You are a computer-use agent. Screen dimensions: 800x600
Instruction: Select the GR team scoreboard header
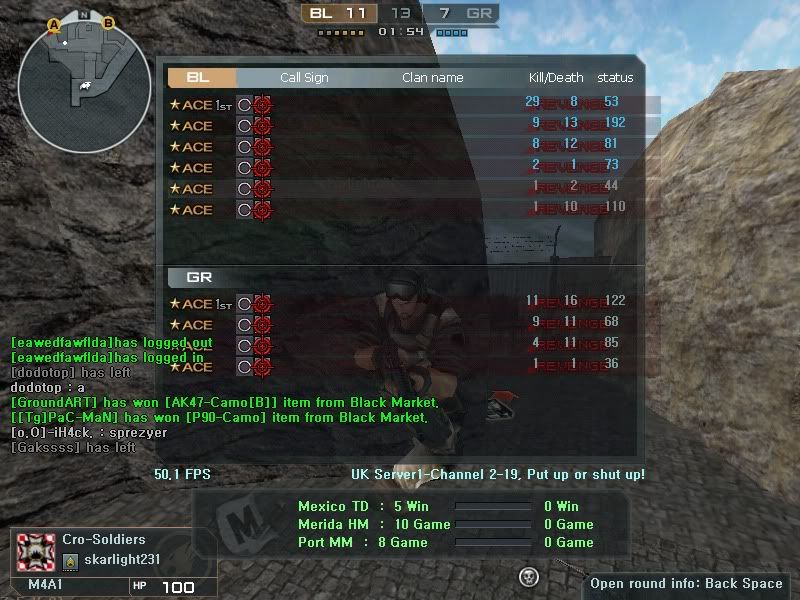[x=201, y=277]
